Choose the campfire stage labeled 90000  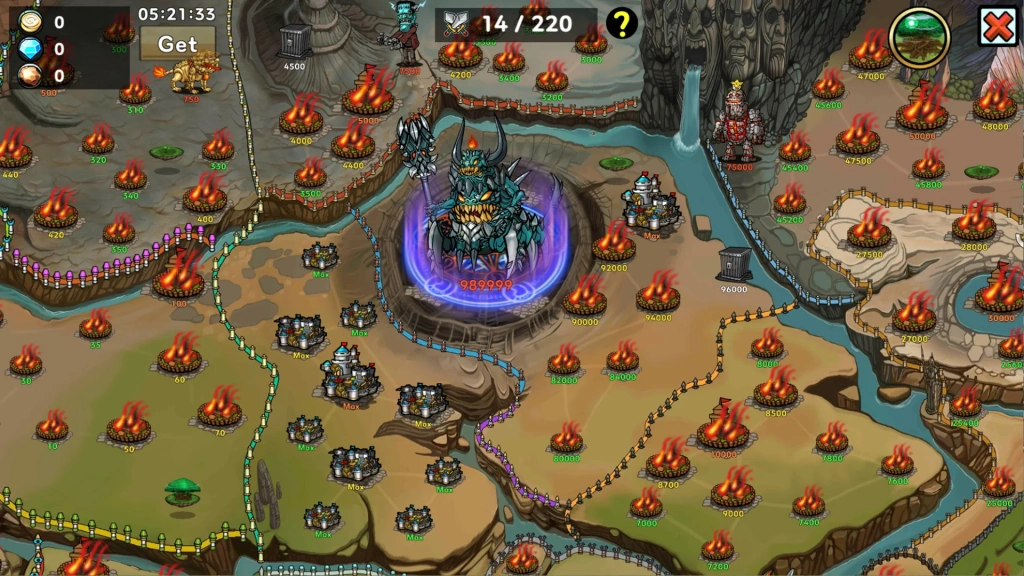tap(584, 298)
